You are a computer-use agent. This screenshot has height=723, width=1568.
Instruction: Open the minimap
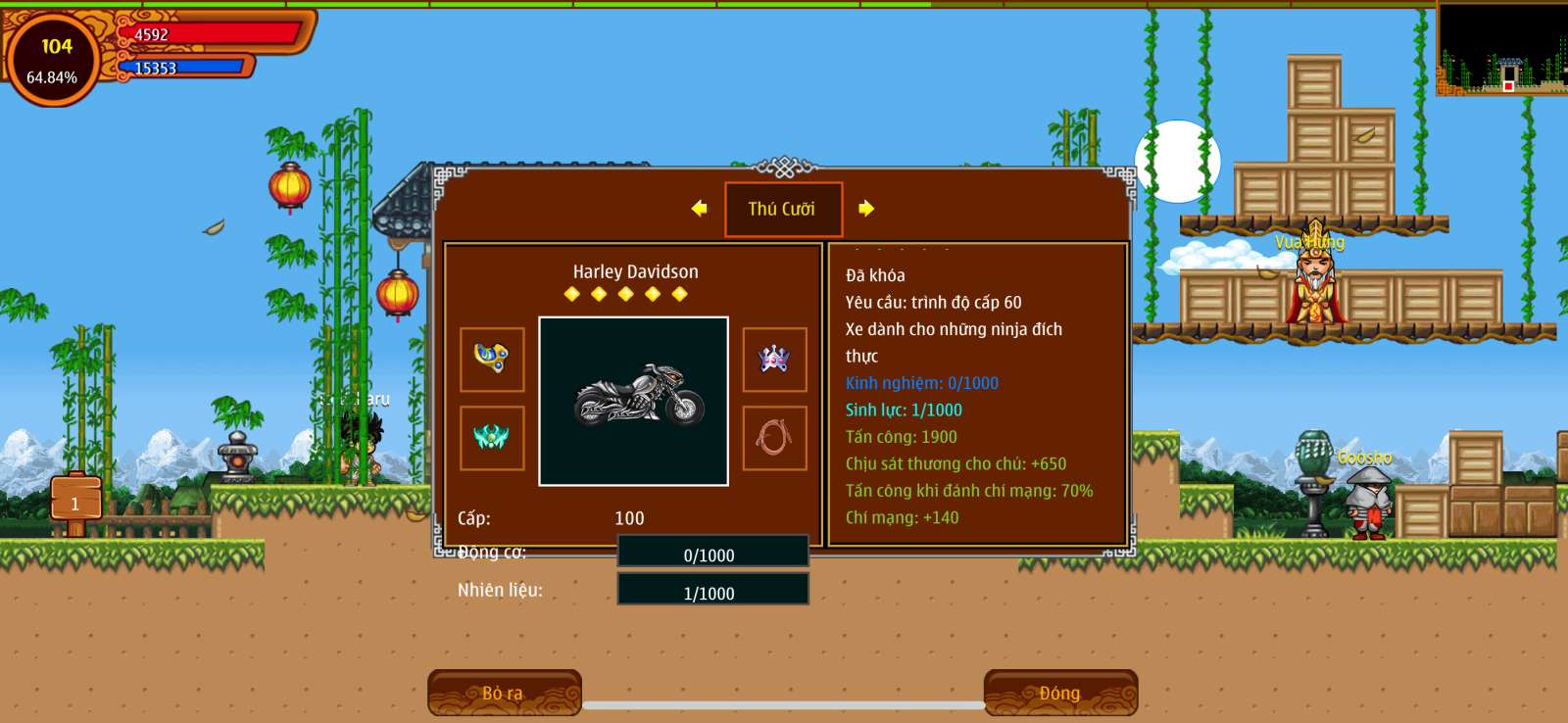(1501, 49)
